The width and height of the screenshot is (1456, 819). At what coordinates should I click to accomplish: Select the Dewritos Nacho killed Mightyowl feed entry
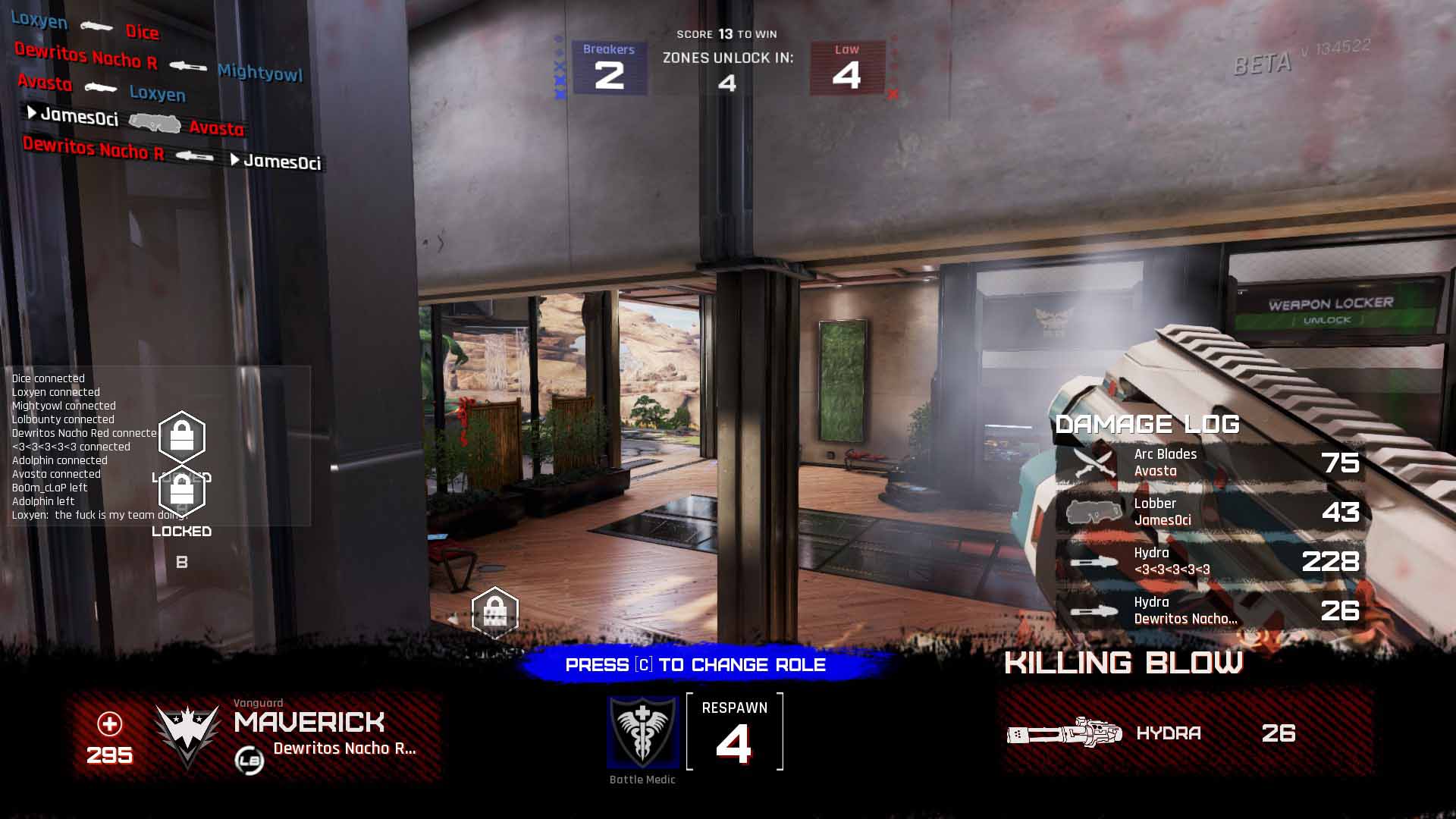(x=158, y=62)
